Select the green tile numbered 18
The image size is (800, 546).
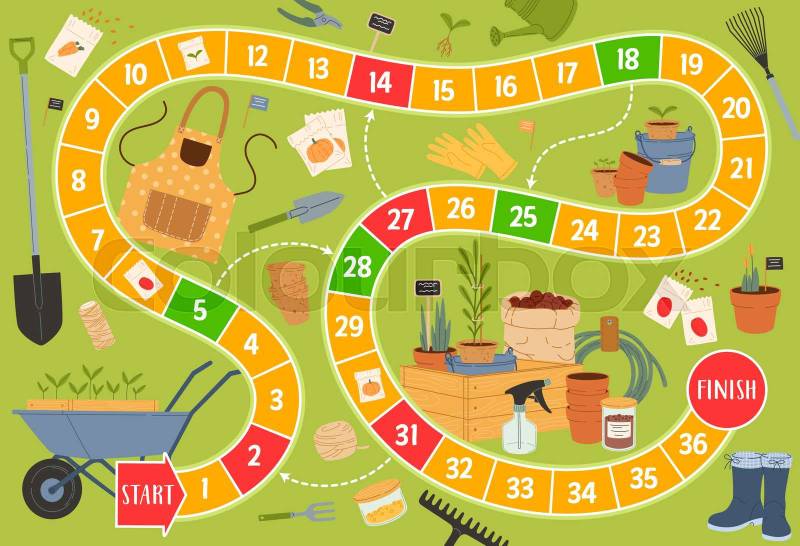[x=628, y=60]
